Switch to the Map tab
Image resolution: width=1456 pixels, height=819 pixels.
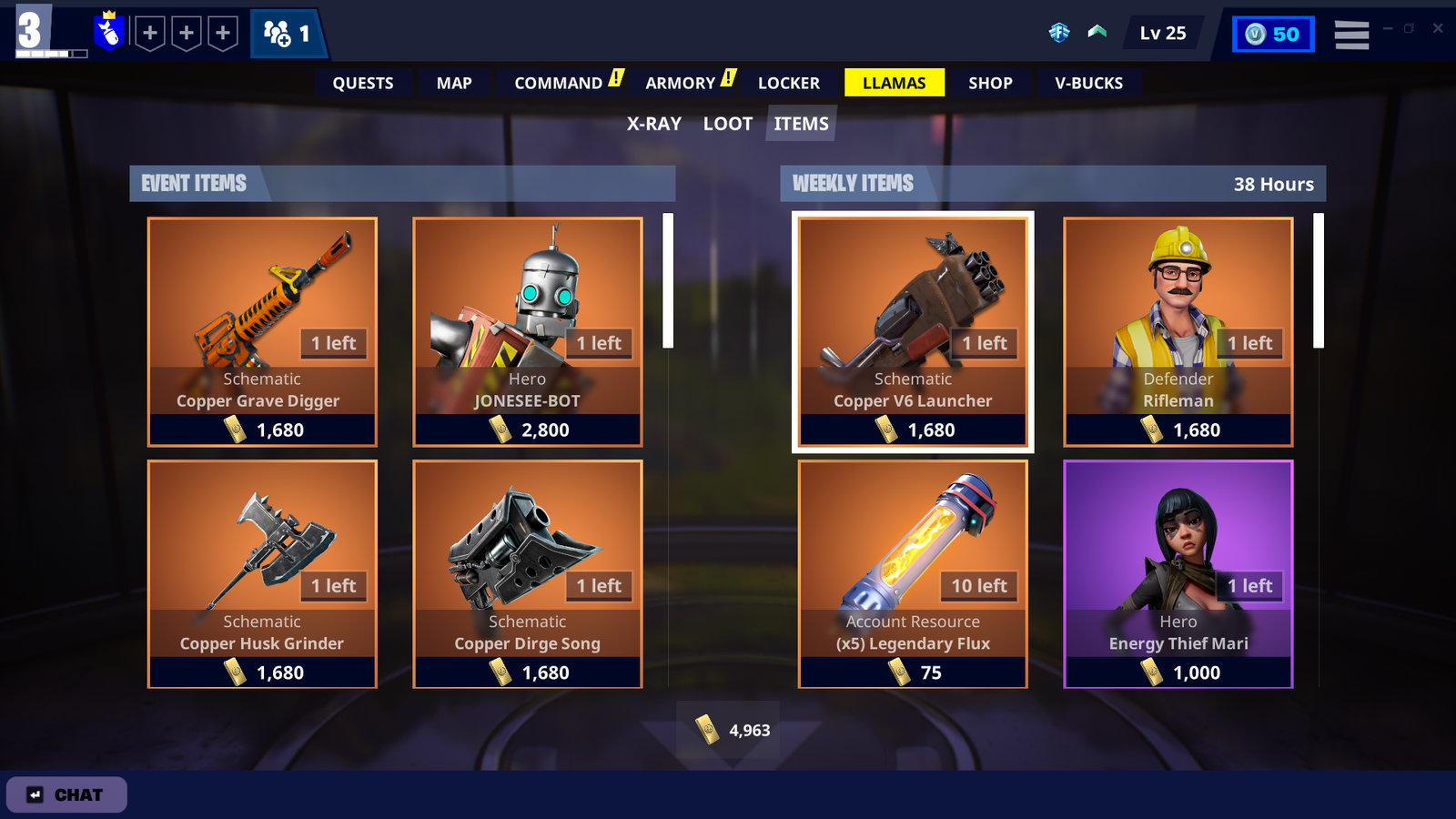454,83
